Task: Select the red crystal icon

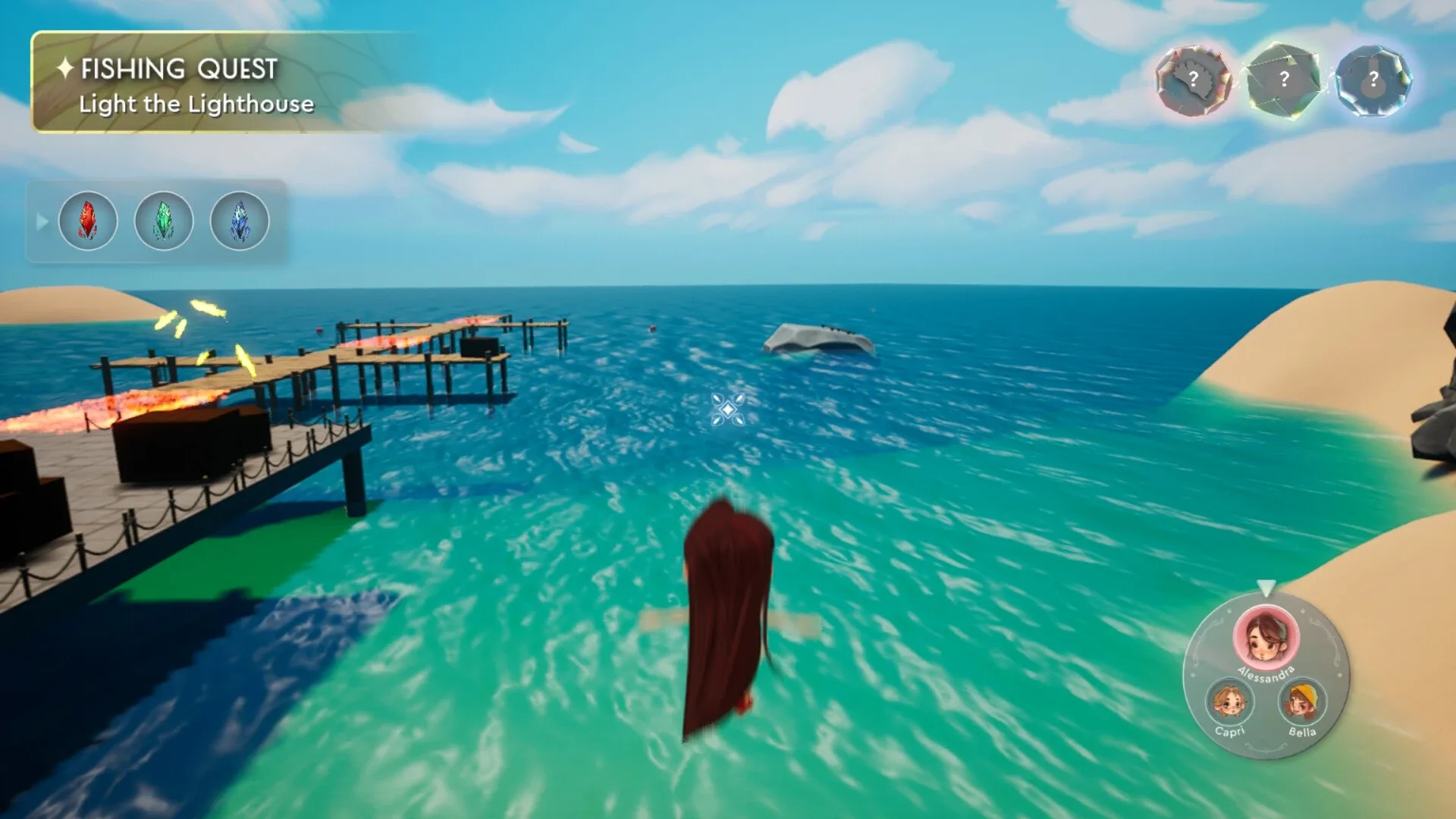Action: (87, 221)
